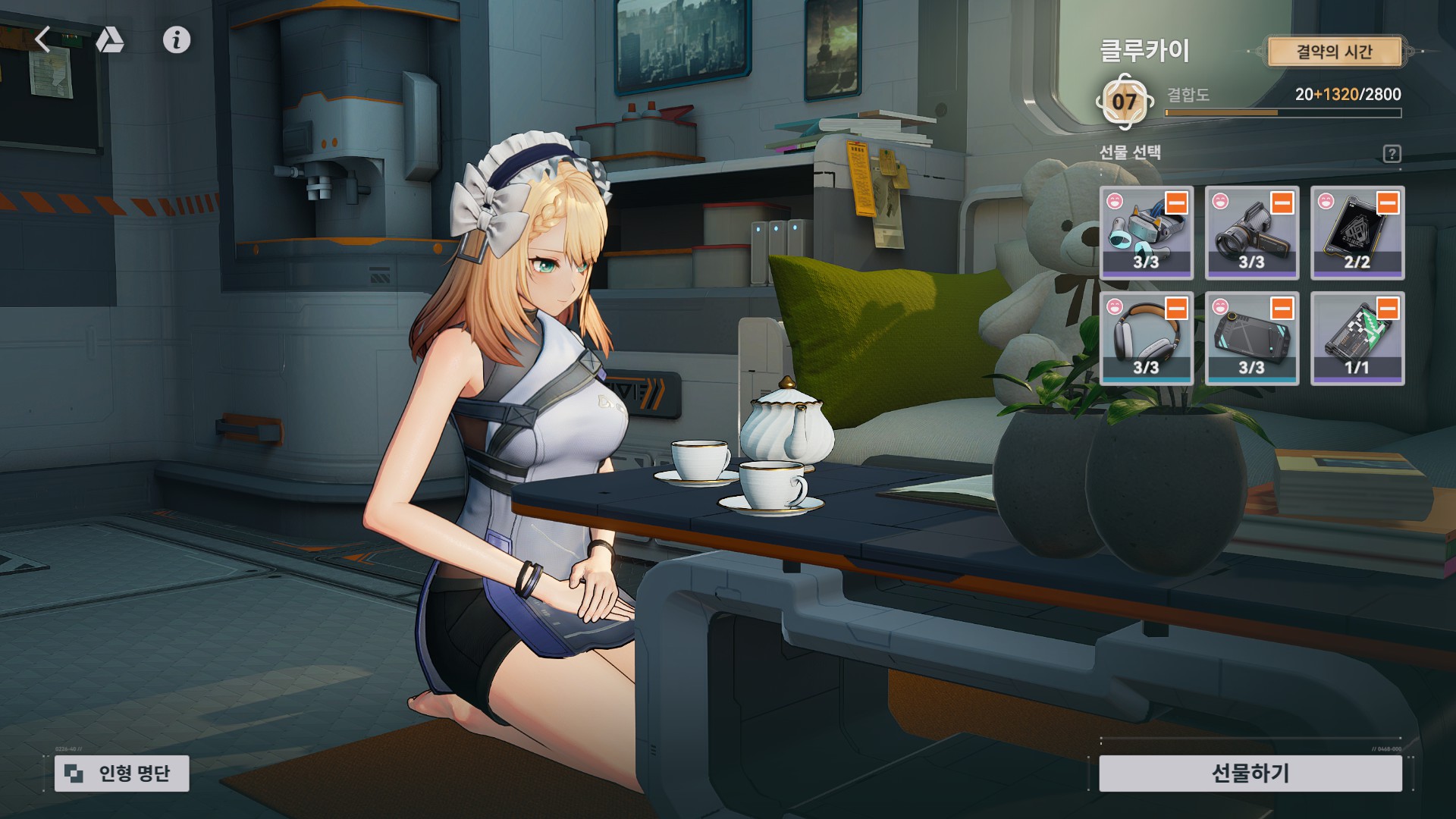The image size is (1456, 819).
Task: Show the info circle details
Action: pyautogui.click(x=177, y=39)
